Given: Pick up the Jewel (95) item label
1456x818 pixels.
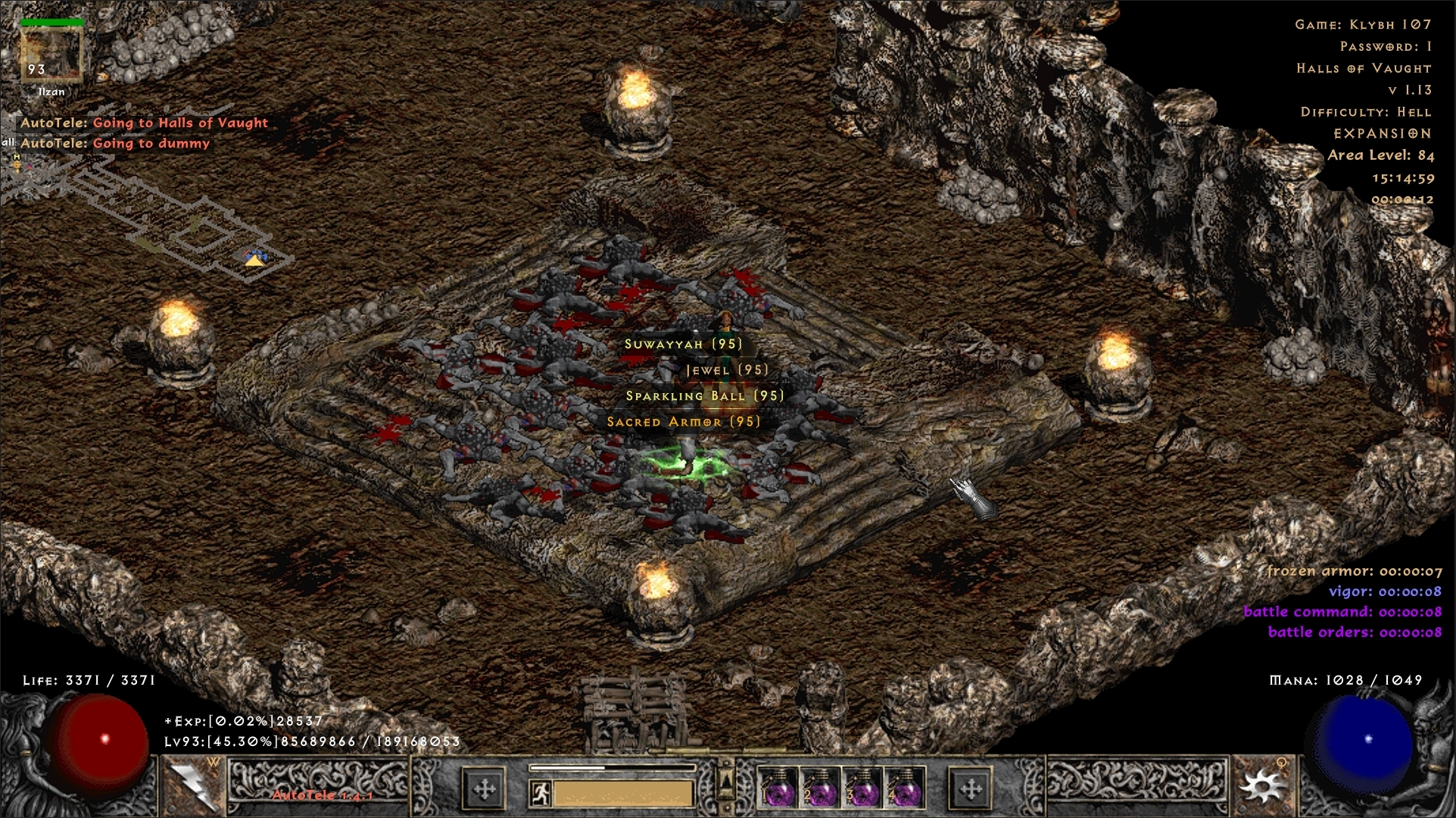Looking at the screenshot, I should coord(726,370).
